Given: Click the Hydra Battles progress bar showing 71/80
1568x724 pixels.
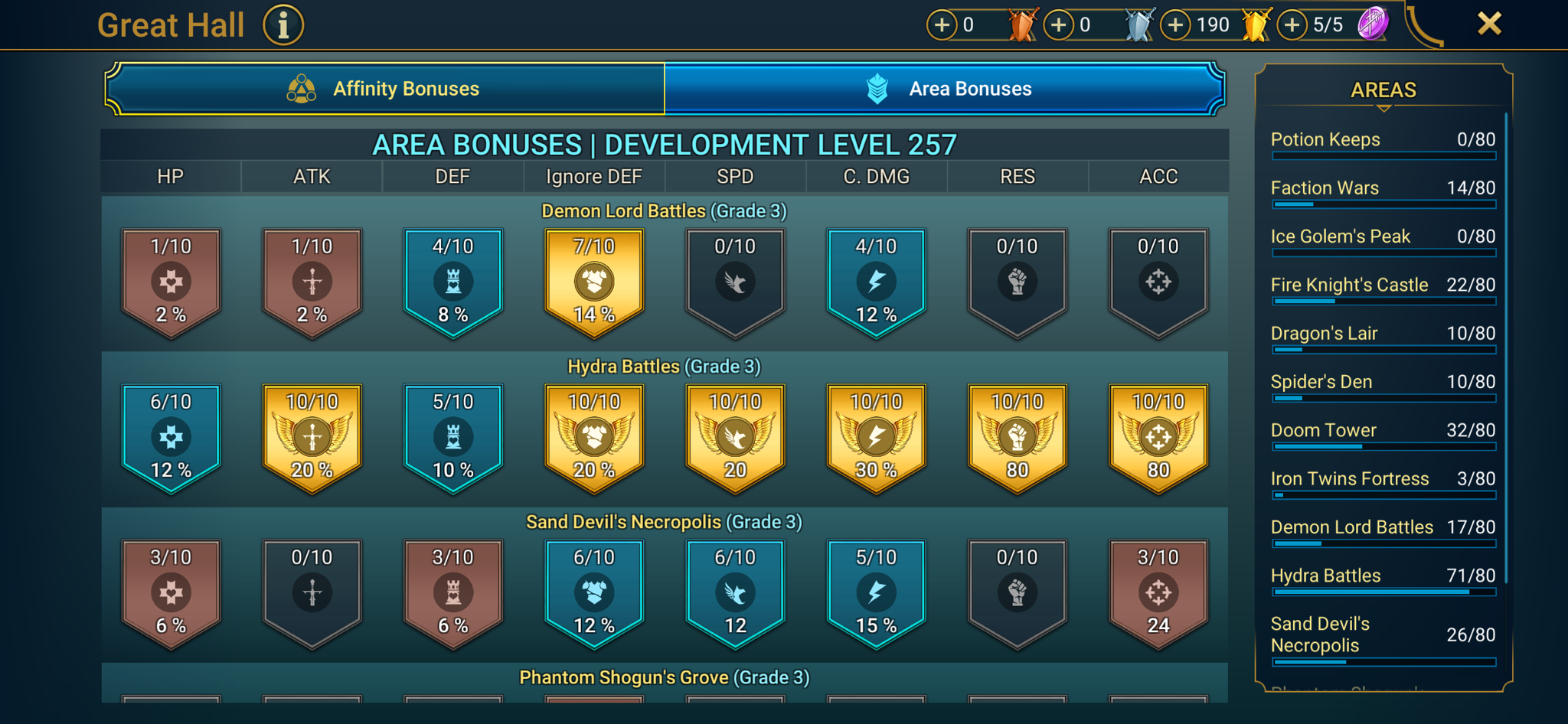Looking at the screenshot, I should [x=1383, y=592].
